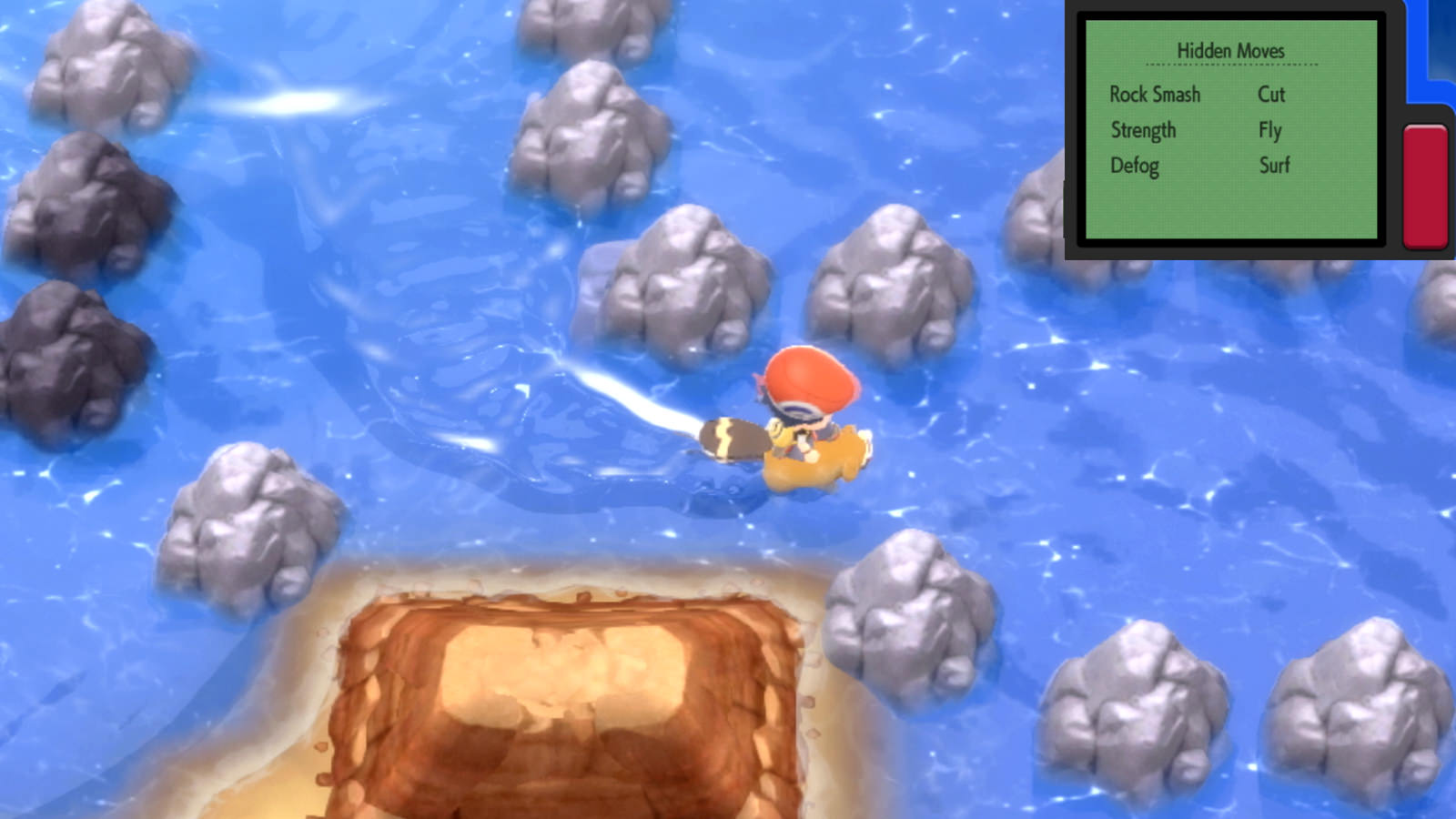The width and height of the screenshot is (1456, 819).
Task: Select the Strength hidden move
Action: click(1142, 130)
